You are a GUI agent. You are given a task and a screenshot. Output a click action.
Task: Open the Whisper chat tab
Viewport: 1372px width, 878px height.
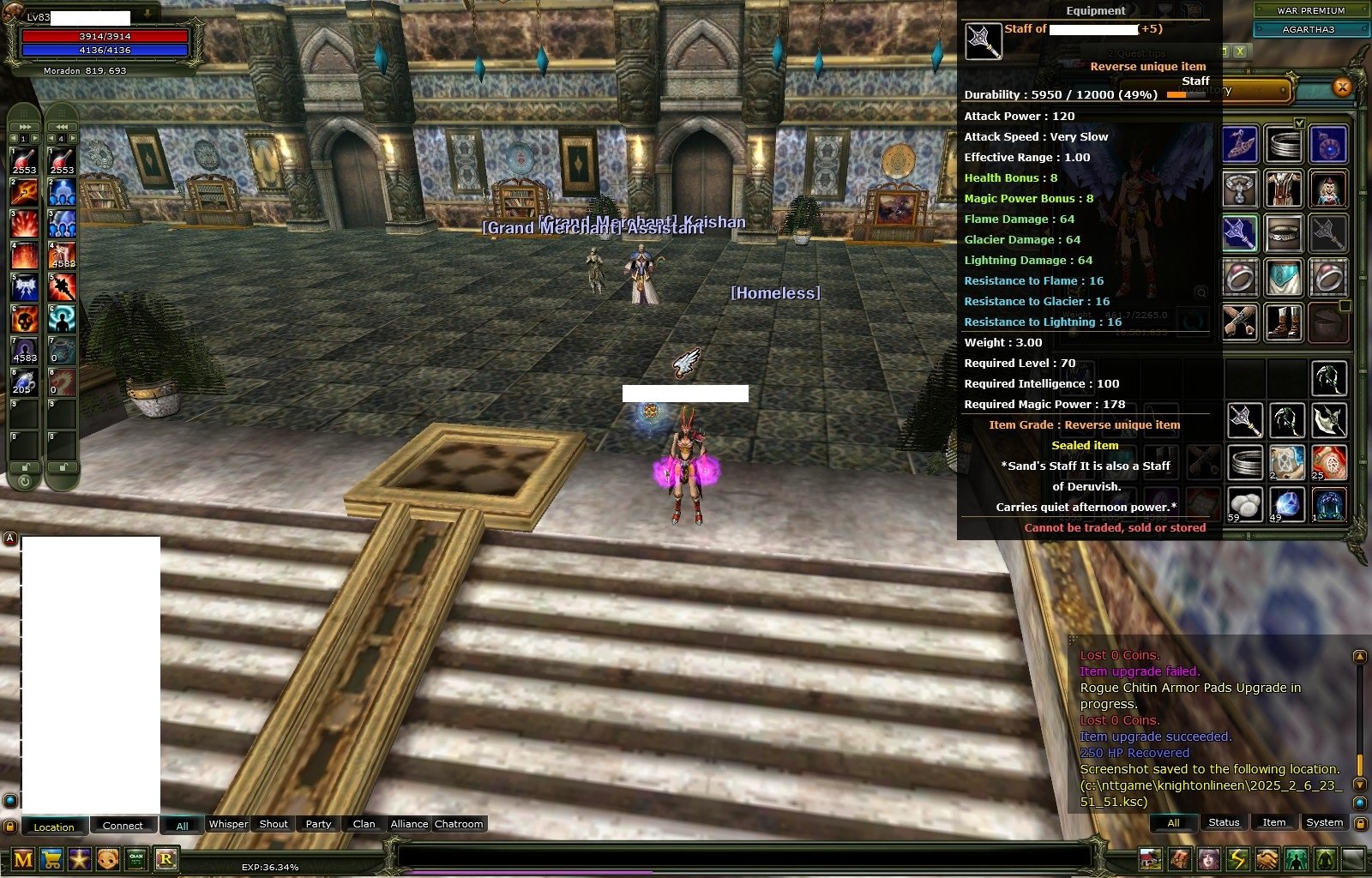228,824
